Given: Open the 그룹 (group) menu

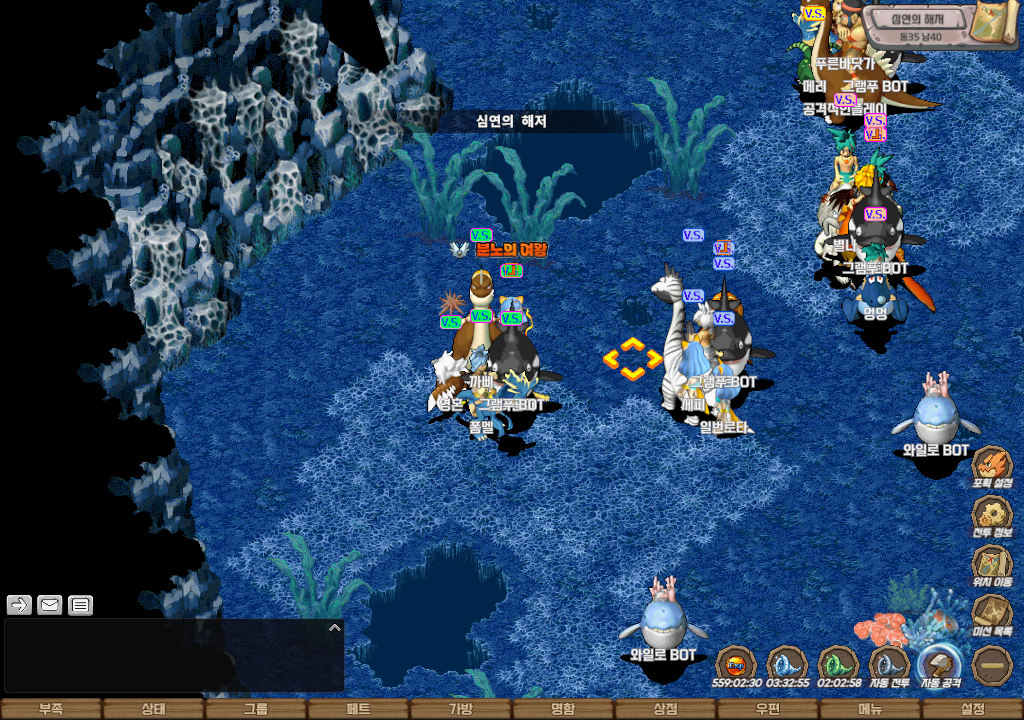Looking at the screenshot, I should pos(256,709).
